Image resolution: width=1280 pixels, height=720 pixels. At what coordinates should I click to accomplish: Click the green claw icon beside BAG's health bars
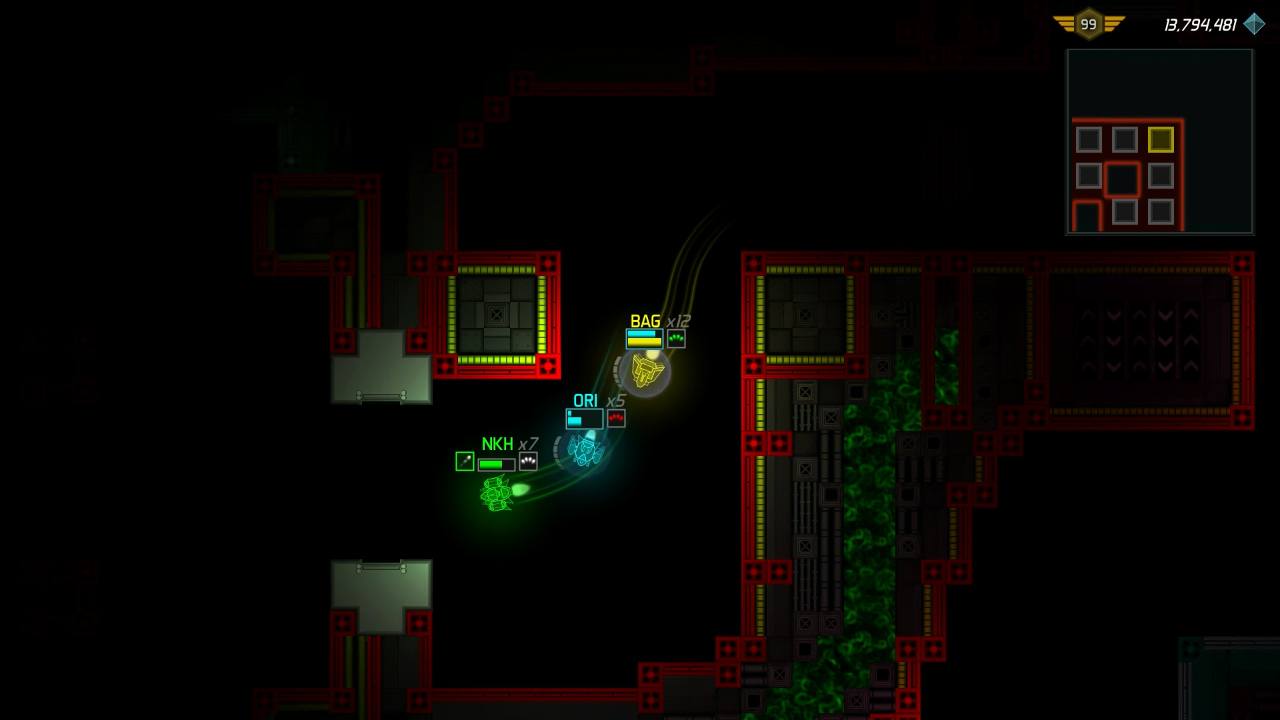(x=676, y=338)
